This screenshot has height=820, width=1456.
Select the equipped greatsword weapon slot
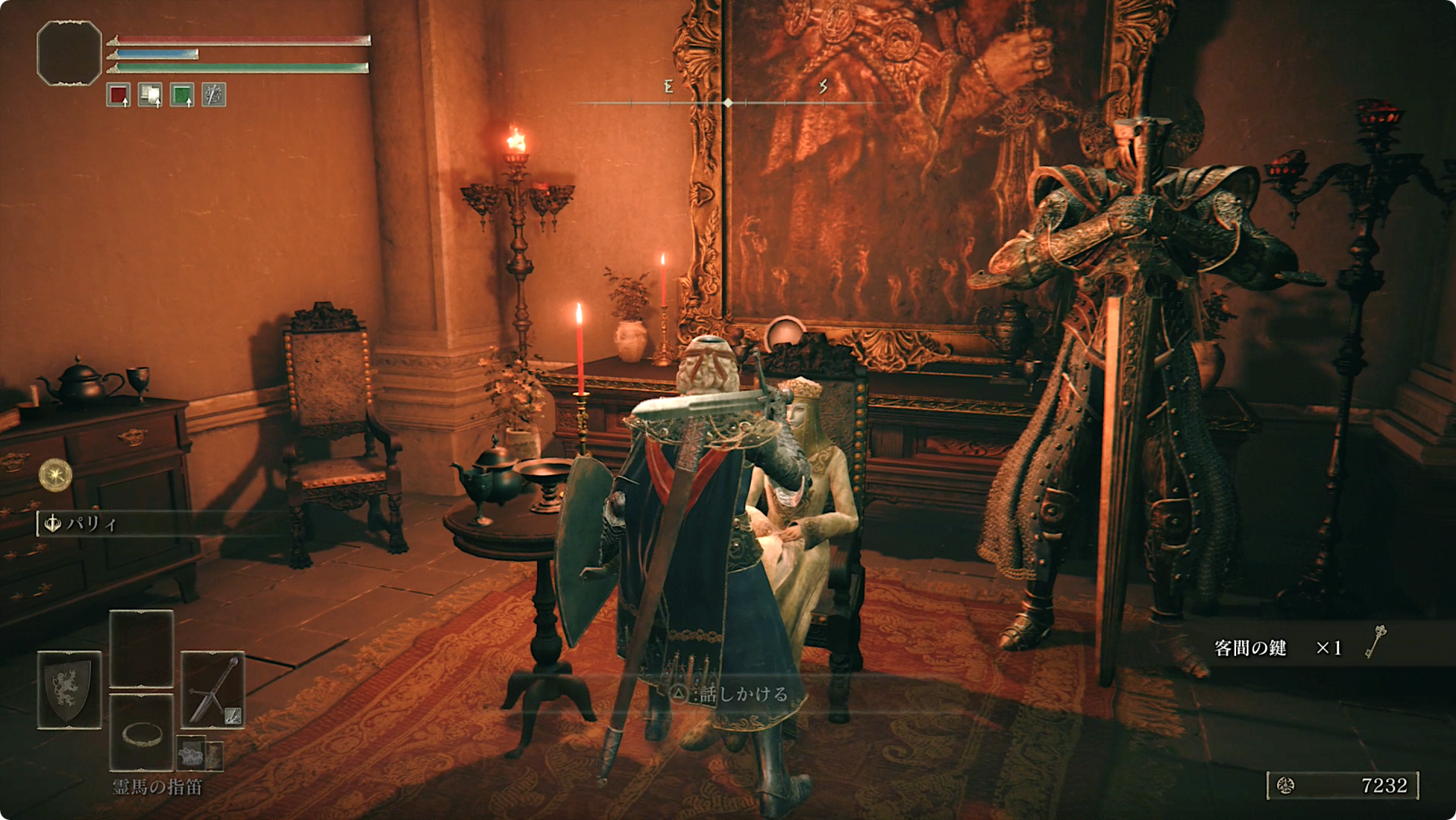[212, 690]
